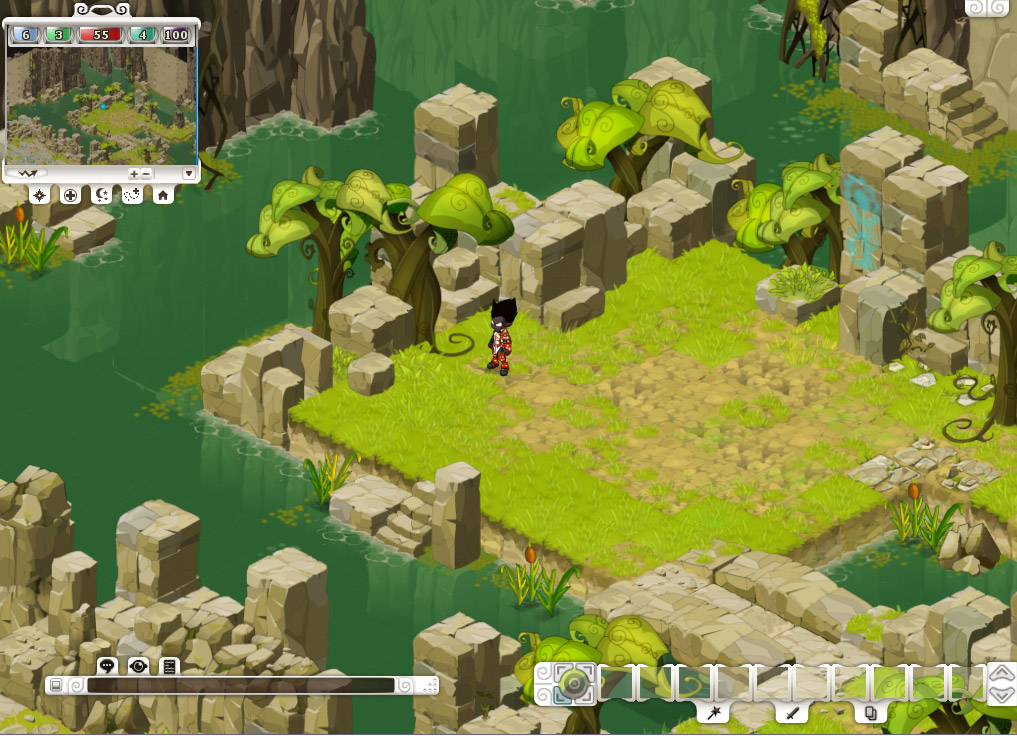Open the moon and stars icon
The height and width of the screenshot is (736, 1017).
101,195
